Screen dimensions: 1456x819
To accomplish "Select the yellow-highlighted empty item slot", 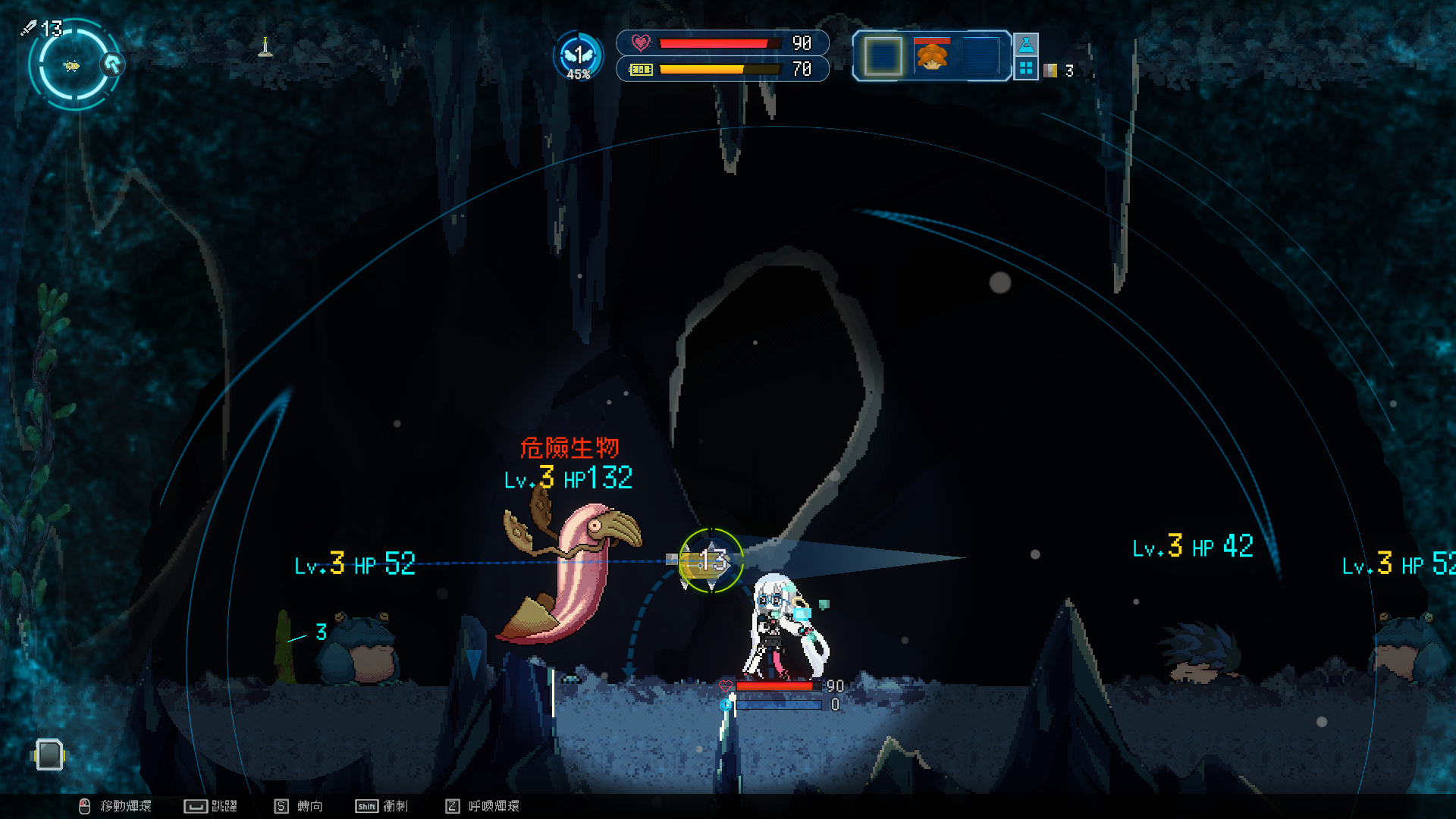I will tap(883, 56).
